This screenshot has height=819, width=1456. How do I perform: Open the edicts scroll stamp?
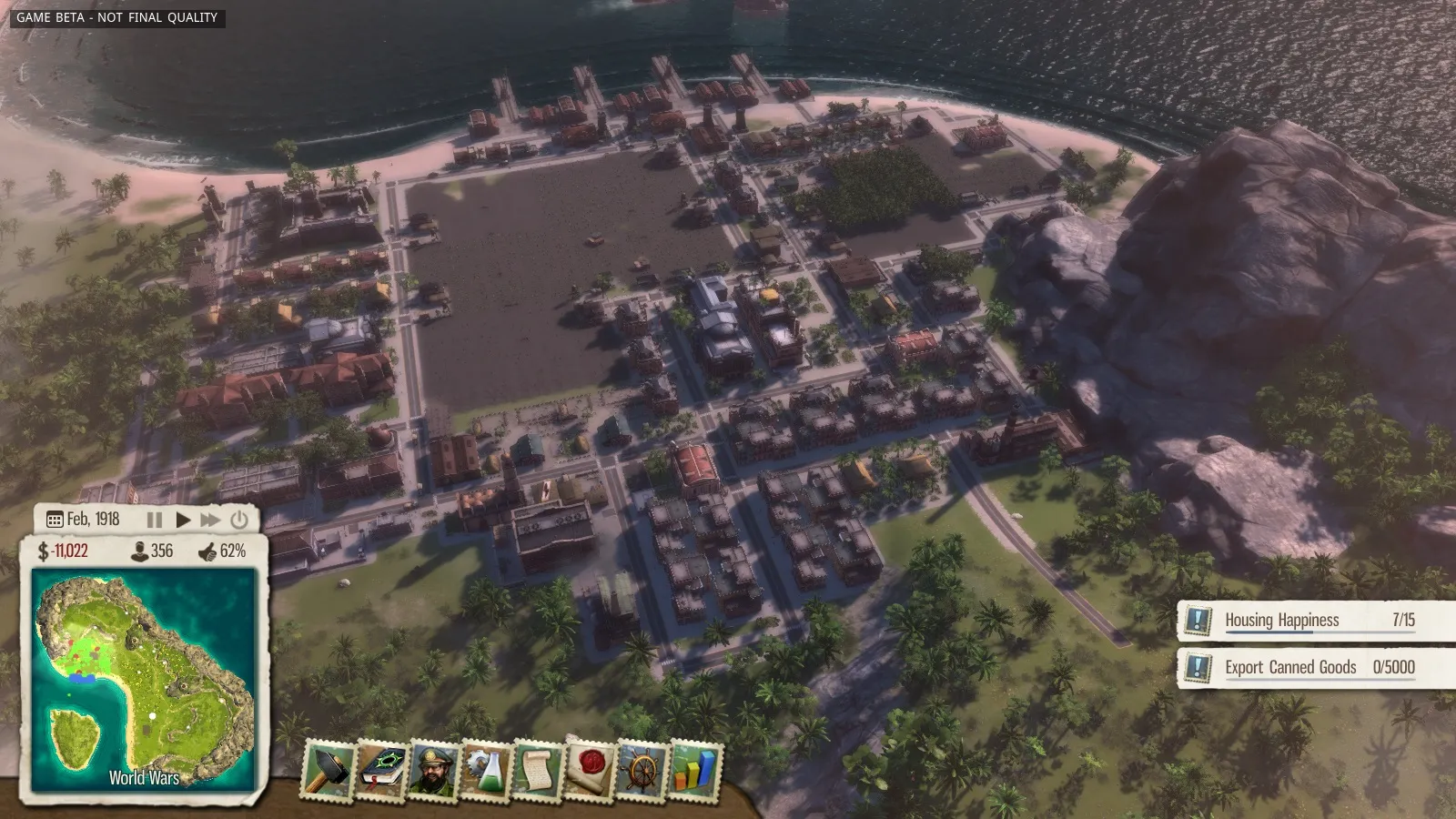pyautogui.click(x=538, y=770)
